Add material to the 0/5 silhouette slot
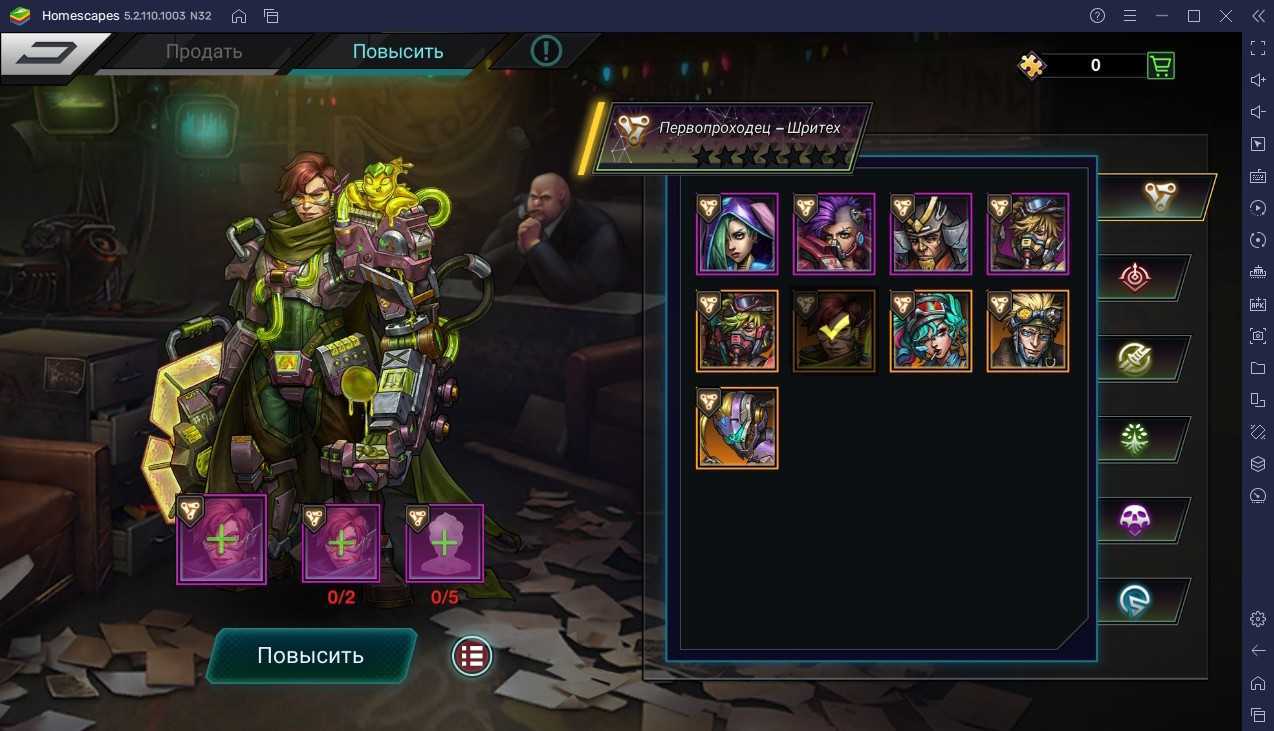Viewport: 1274px width, 731px height. point(445,544)
